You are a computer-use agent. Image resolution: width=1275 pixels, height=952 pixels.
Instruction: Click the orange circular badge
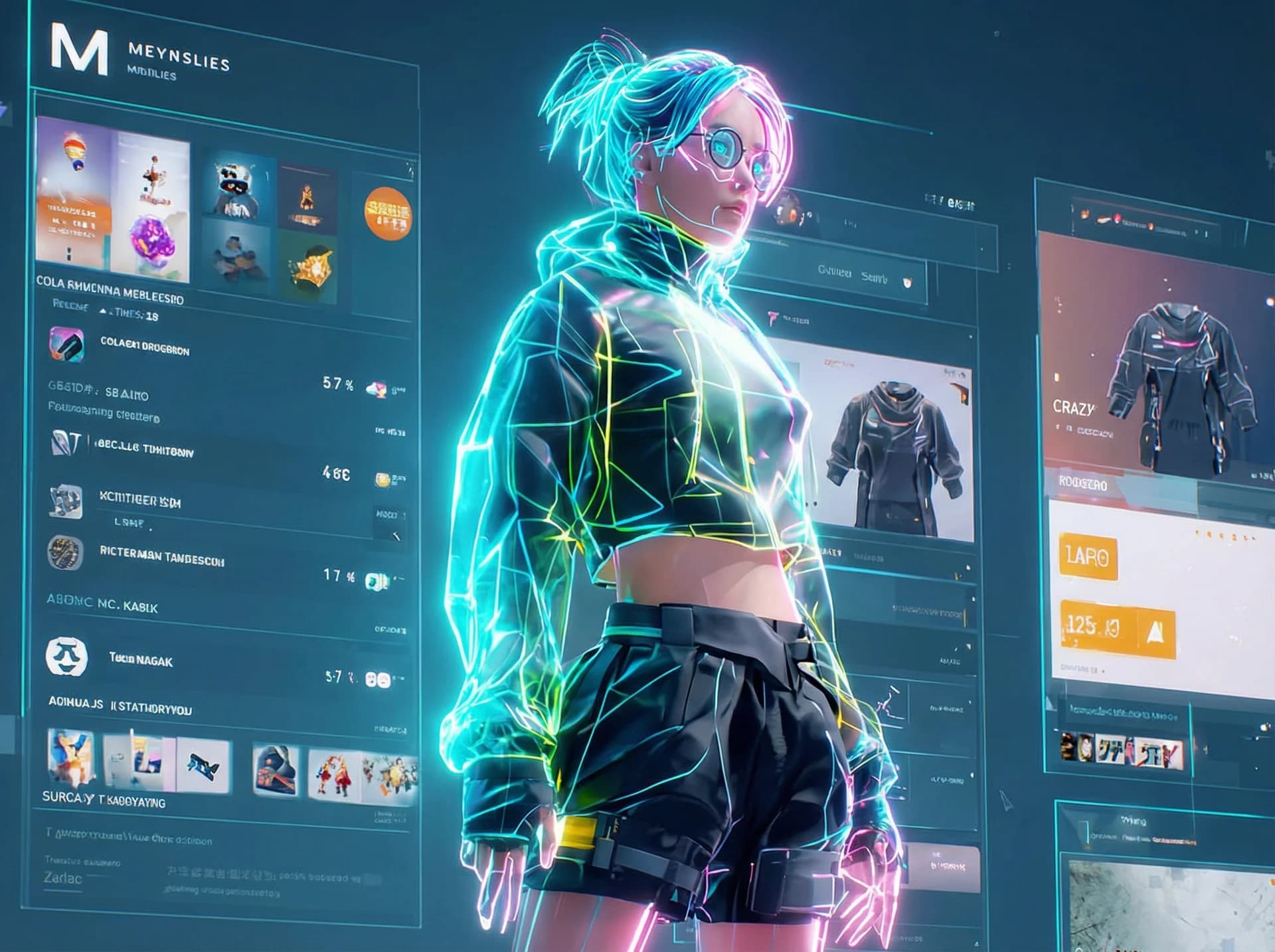(388, 213)
